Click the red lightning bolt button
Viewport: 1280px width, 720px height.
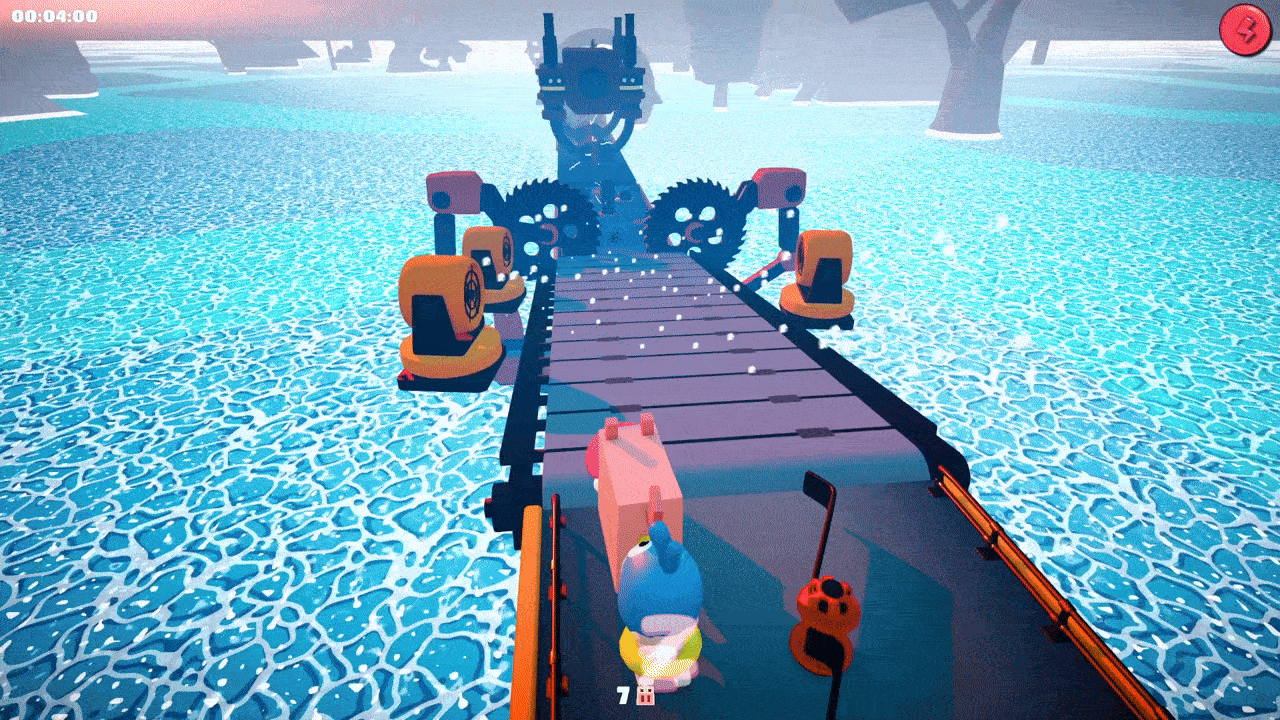point(1244,30)
